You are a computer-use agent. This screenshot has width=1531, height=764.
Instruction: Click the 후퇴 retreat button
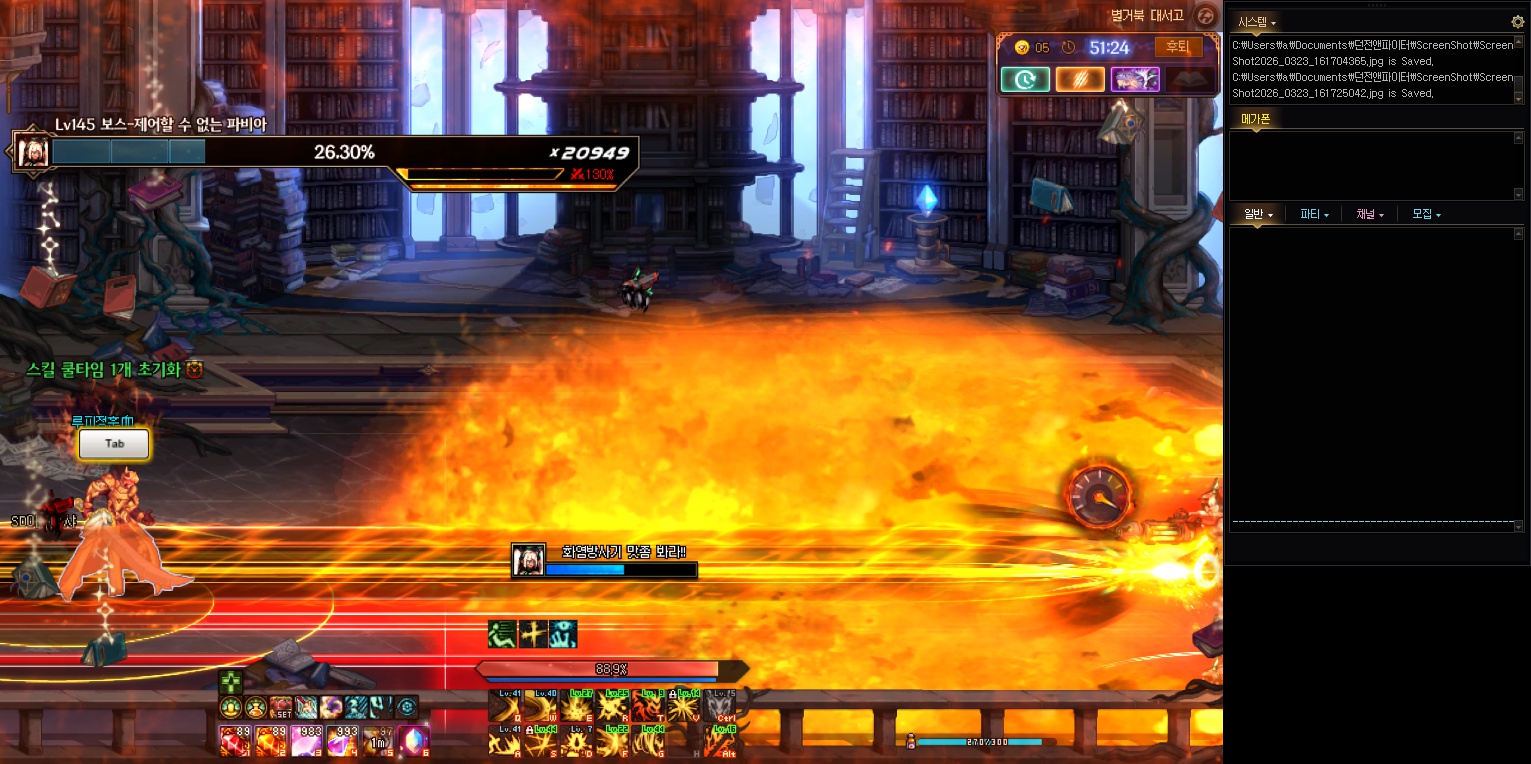tap(1179, 47)
